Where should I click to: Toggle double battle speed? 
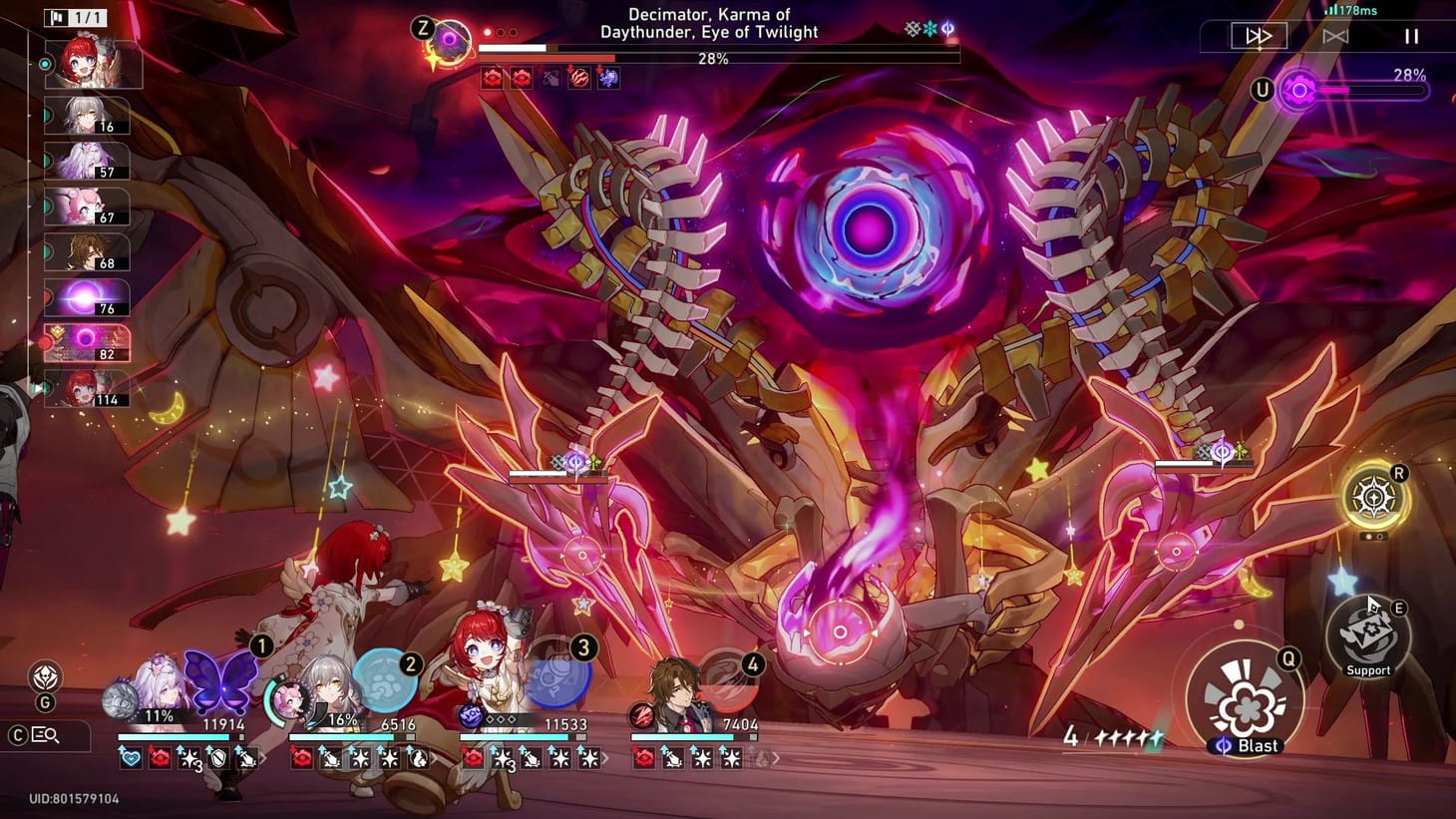click(x=1258, y=36)
